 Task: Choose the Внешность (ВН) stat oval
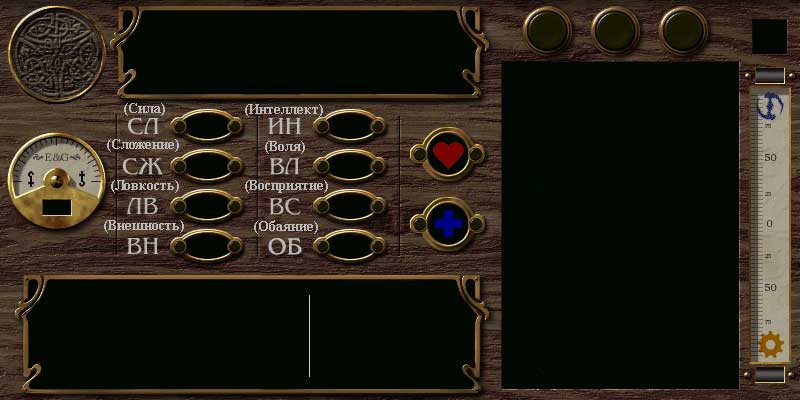(x=207, y=244)
